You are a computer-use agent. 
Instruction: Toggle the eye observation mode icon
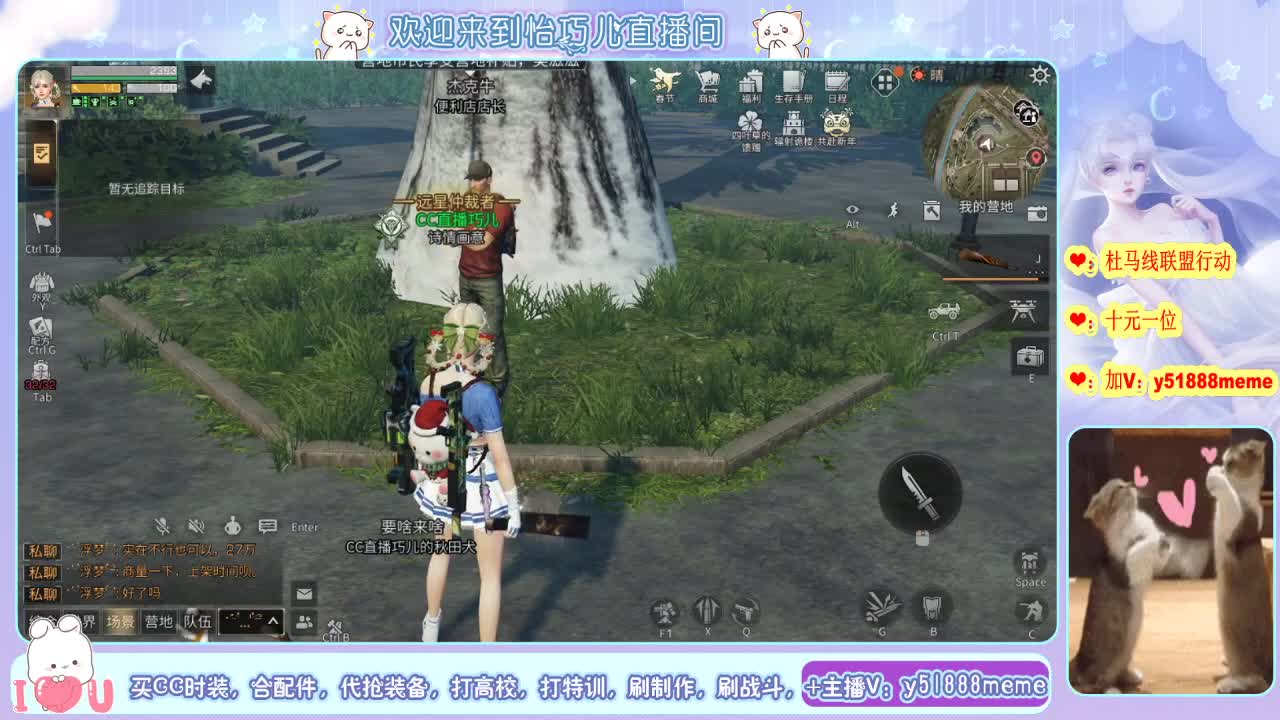point(852,208)
